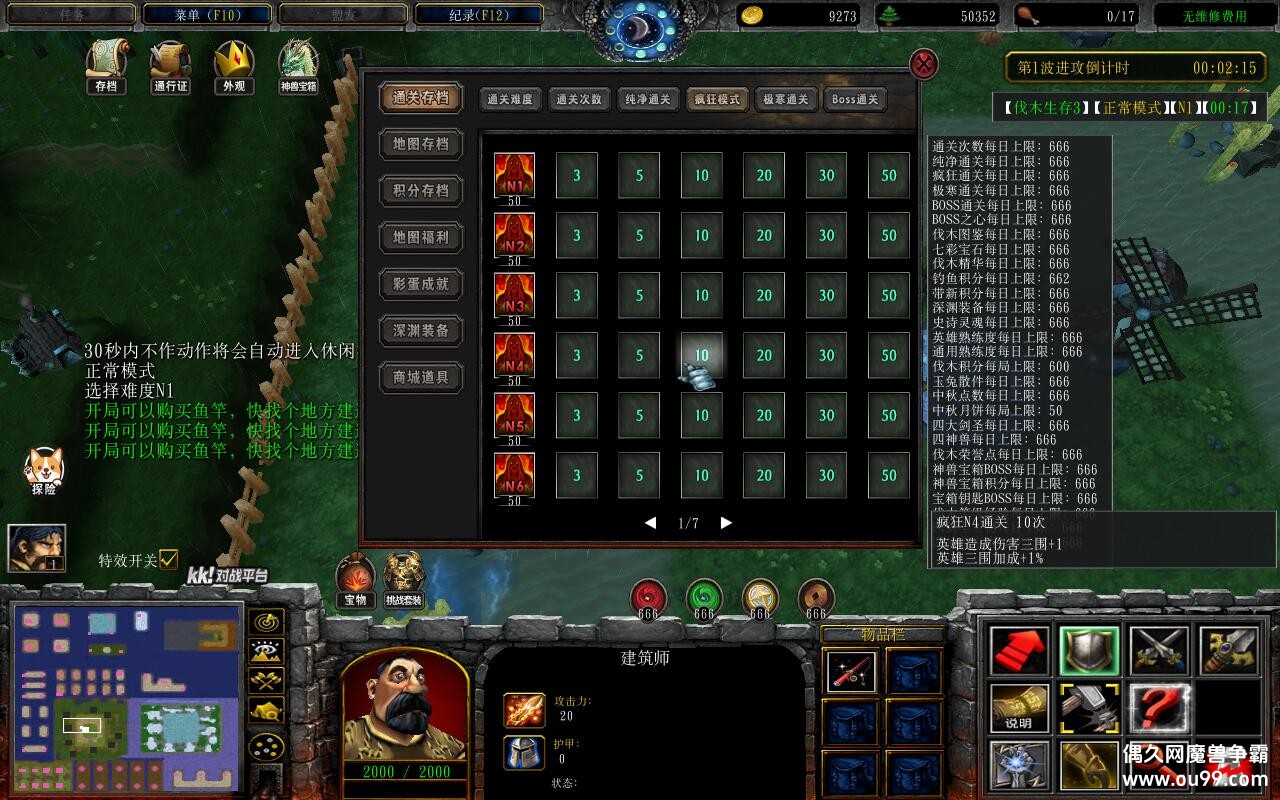The height and width of the screenshot is (800, 1280).
Task: Open the 神兽宝箱 dragon icon
Action: (x=298, y=66)
